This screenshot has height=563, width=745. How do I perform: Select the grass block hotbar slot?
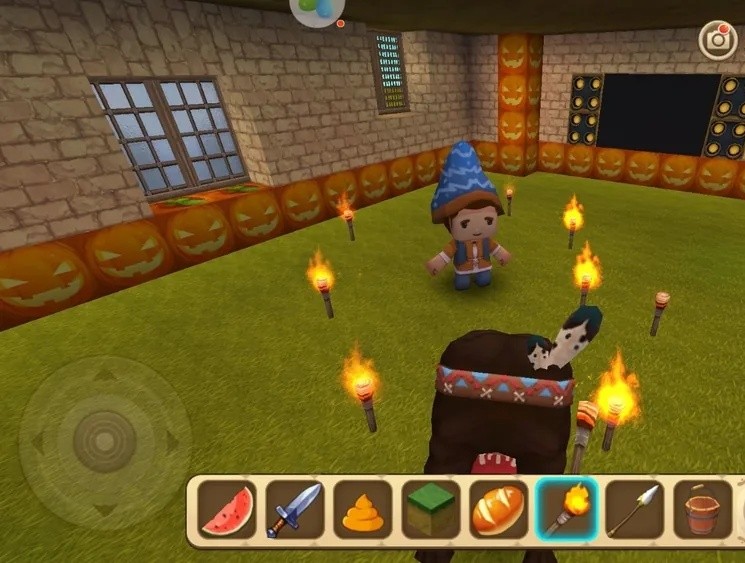pos(431,510)
